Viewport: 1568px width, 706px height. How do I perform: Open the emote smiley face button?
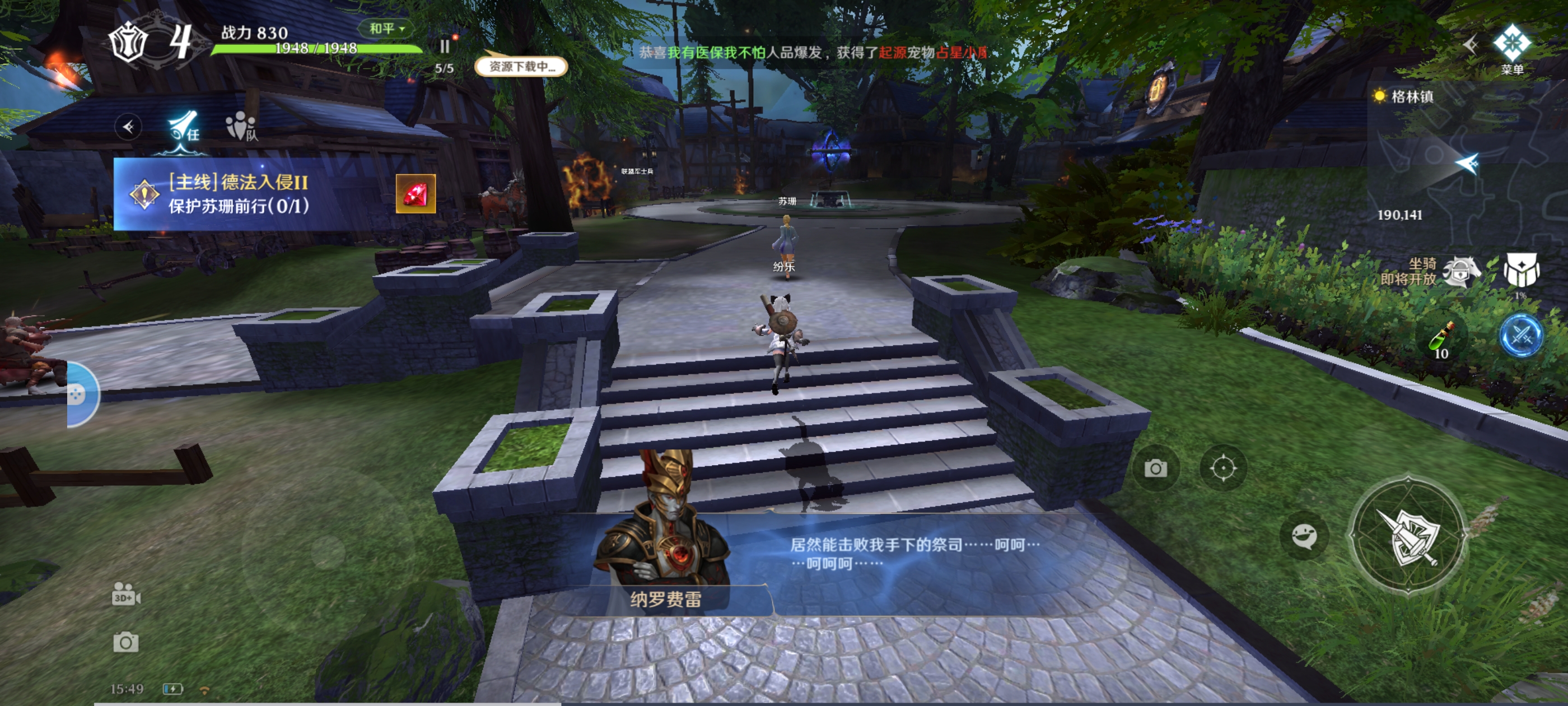click(x=1304, y=537)
